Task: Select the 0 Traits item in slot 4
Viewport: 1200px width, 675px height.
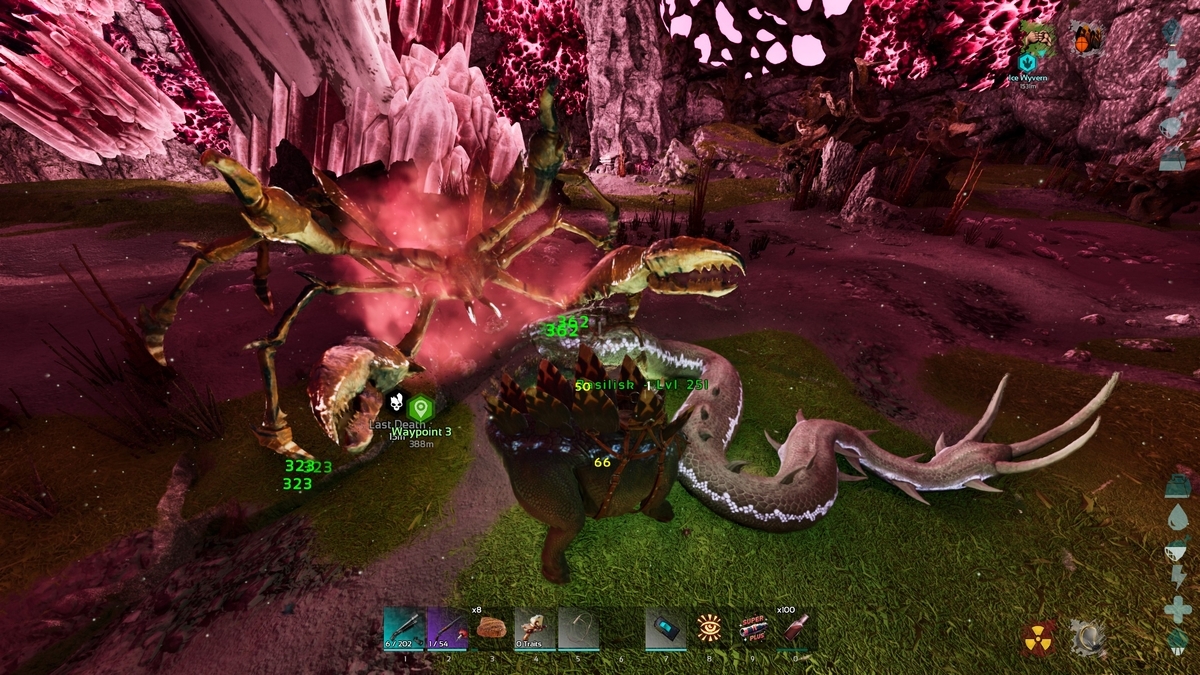Action: click(x=534, y=629)
